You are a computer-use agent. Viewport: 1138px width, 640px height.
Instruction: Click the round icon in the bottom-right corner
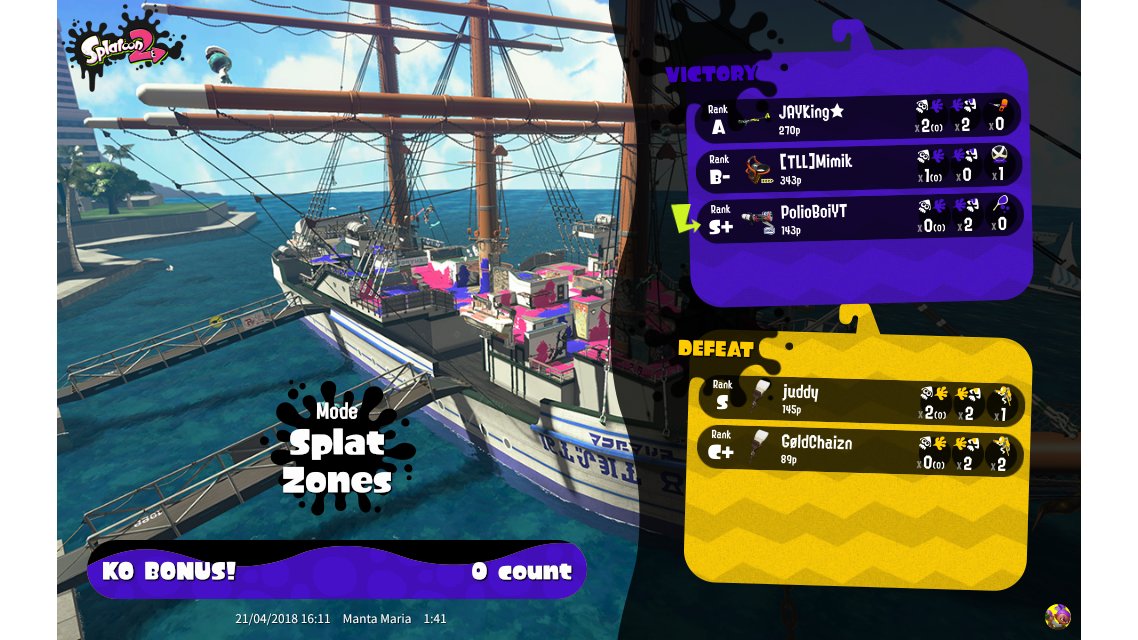[x=1057, y=616]
